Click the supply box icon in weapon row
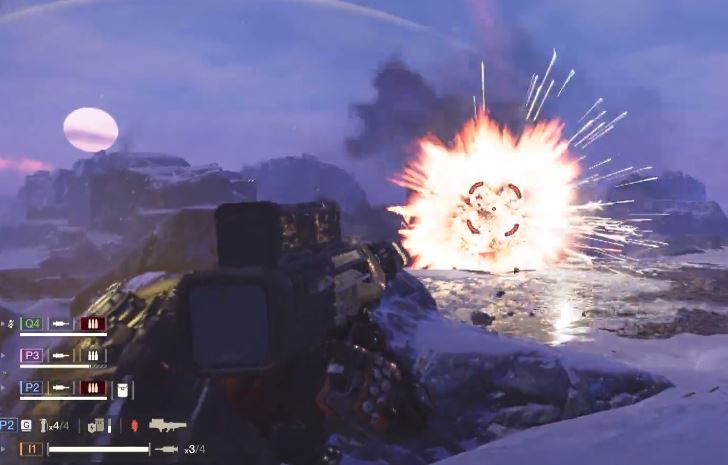 pos(96,426)
